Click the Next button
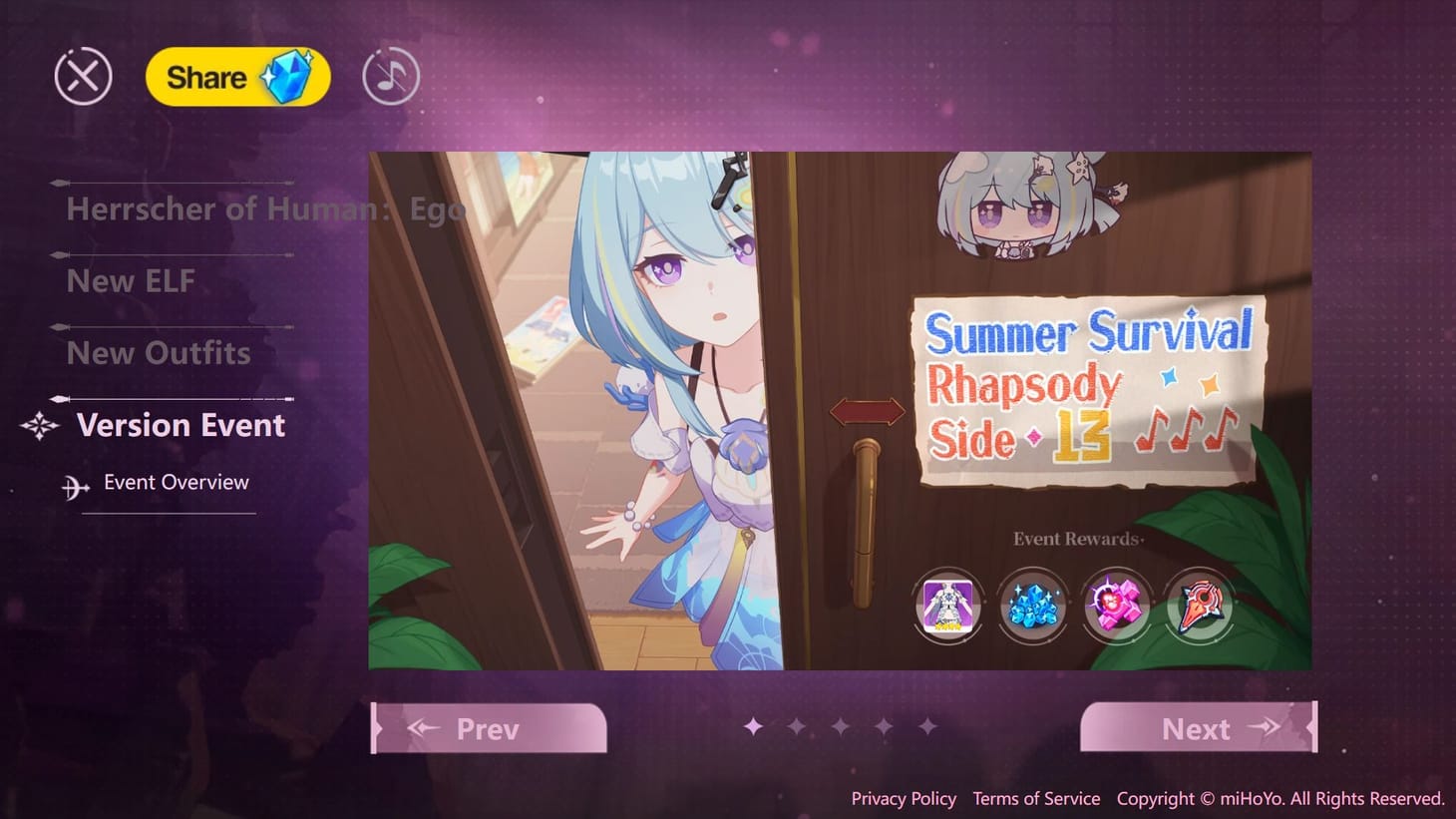1456x819 pixels. pyautogui.click(x=1196, y=728)
